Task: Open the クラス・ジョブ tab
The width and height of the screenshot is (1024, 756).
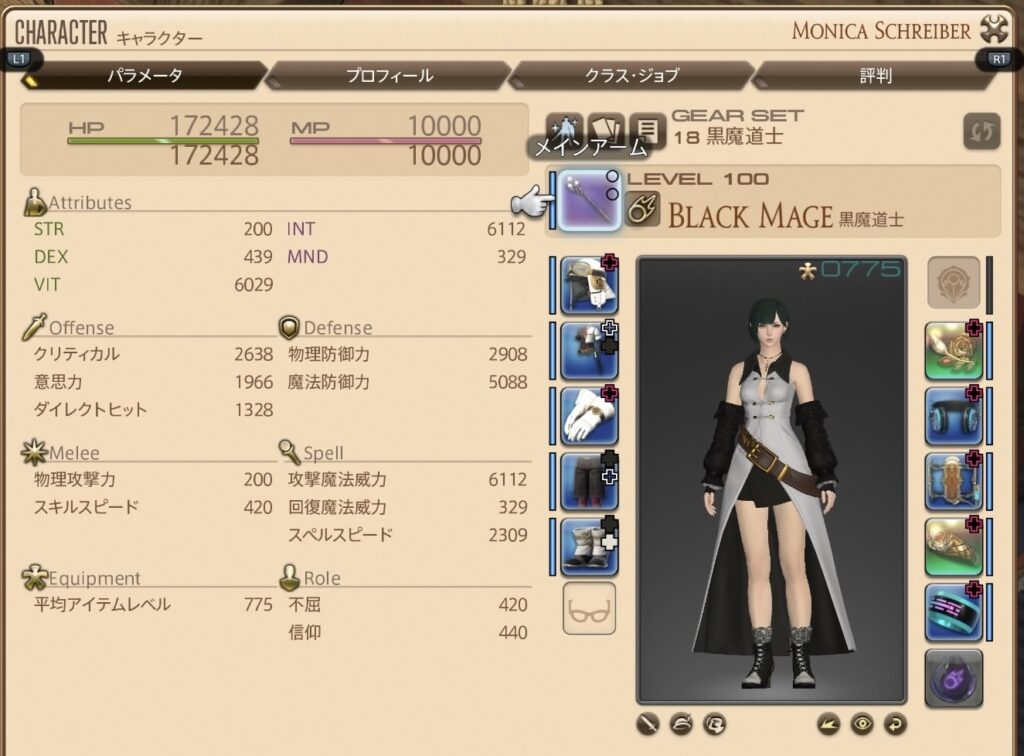Action: coord(631,75)
